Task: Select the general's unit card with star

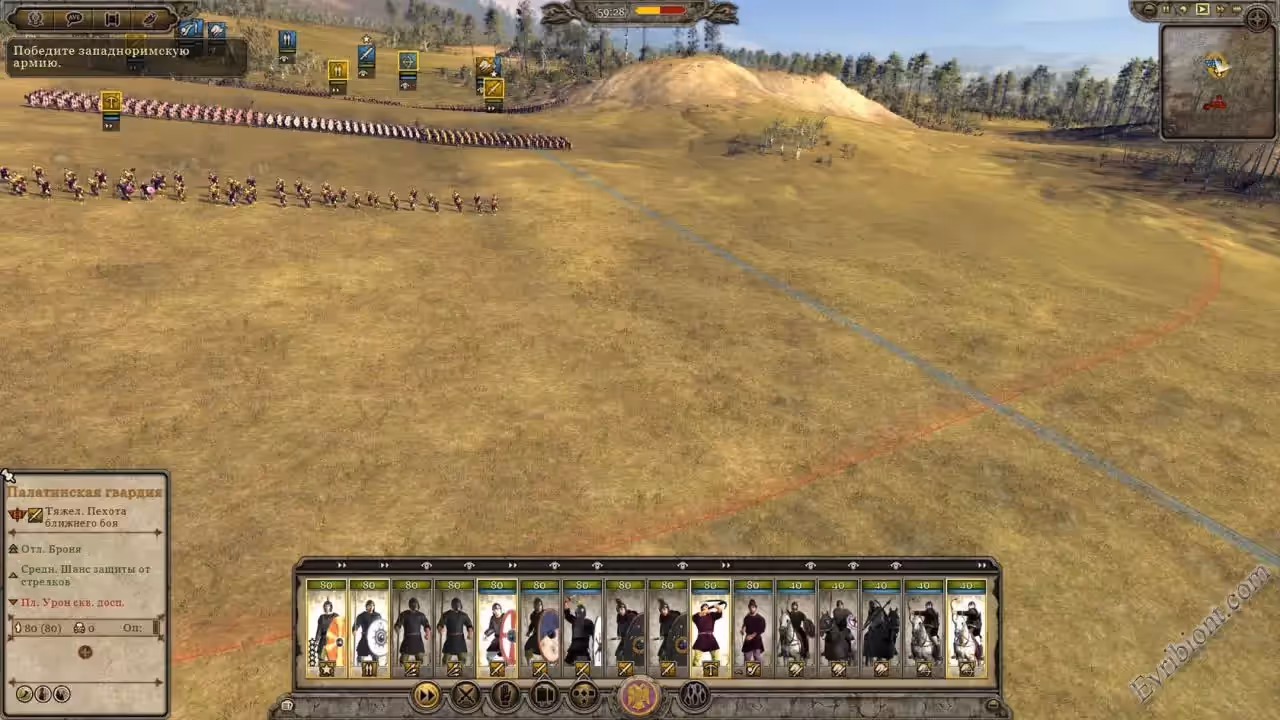Action: click(326, 628)
